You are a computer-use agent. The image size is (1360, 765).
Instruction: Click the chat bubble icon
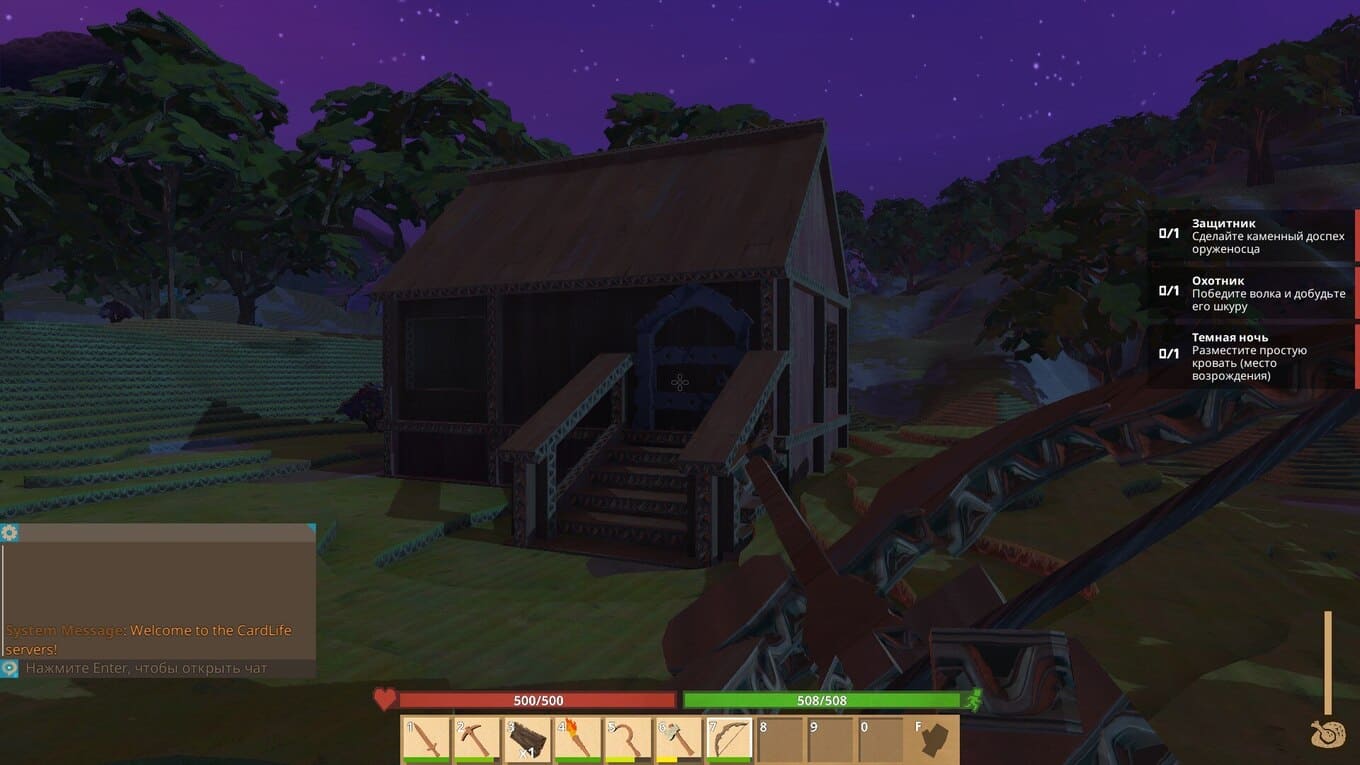click(x=10, y=668)
